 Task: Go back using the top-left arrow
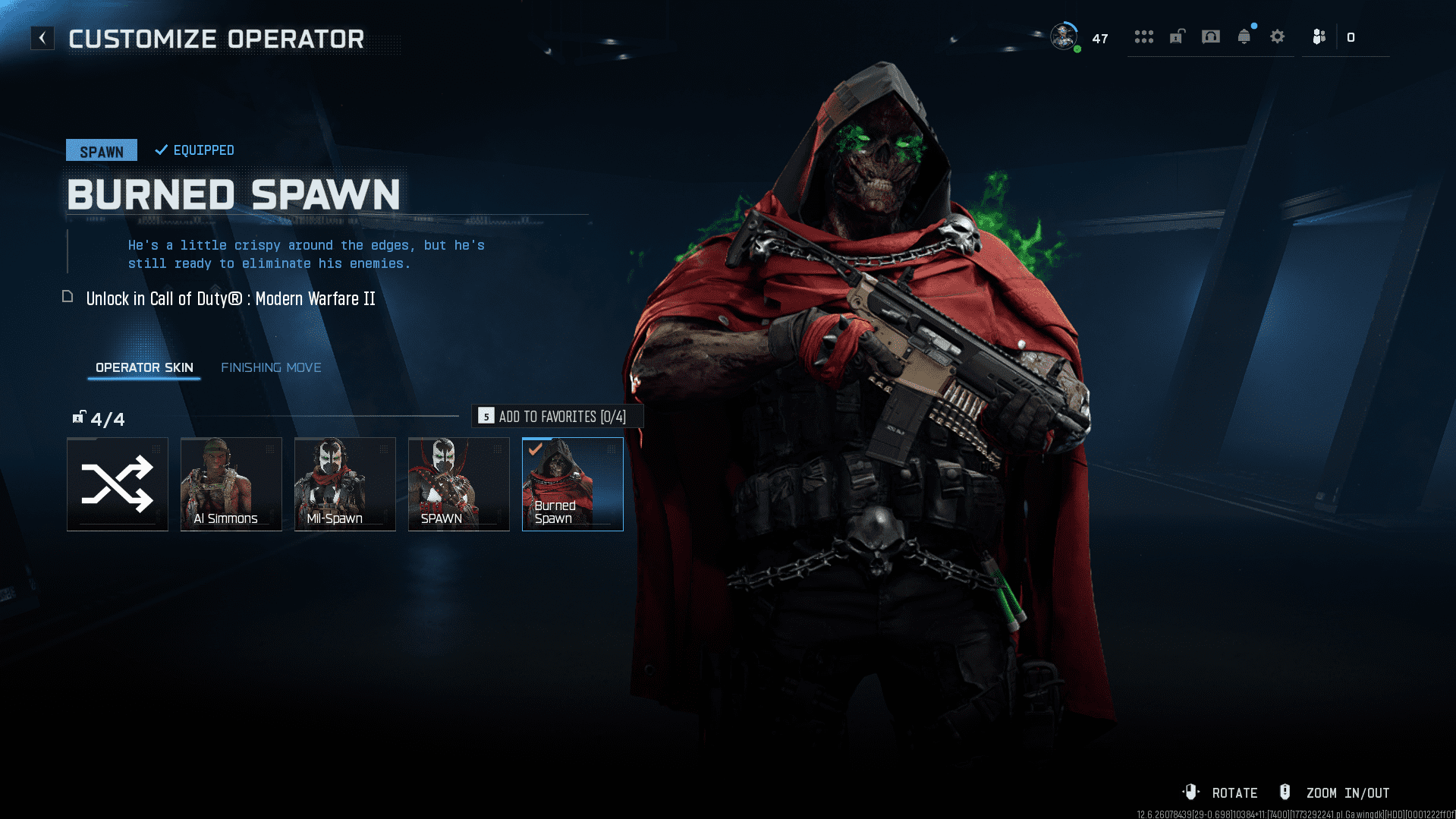click(42, 38)
